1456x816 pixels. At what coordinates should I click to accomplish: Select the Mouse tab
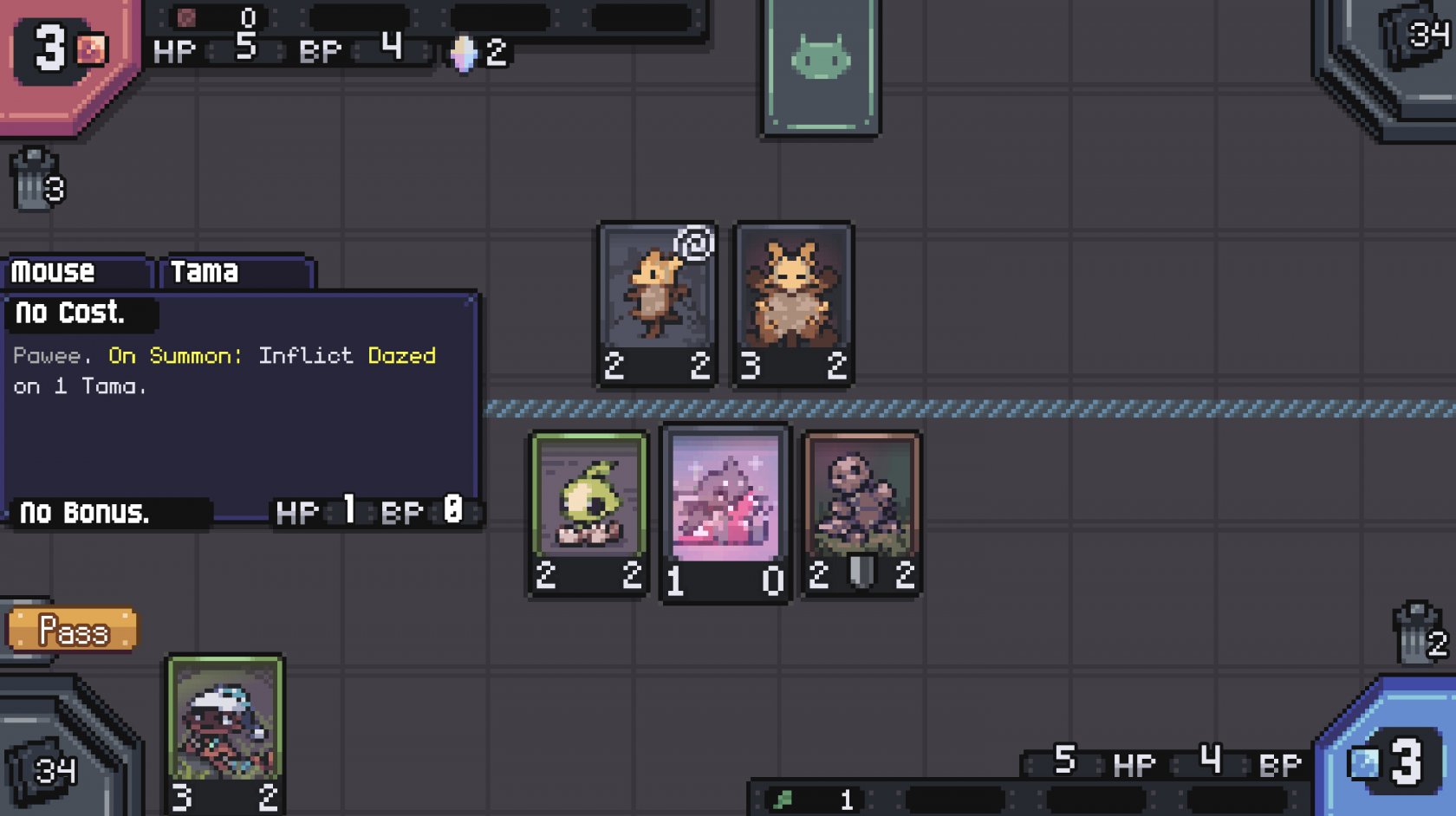click(x=76, y=272)
